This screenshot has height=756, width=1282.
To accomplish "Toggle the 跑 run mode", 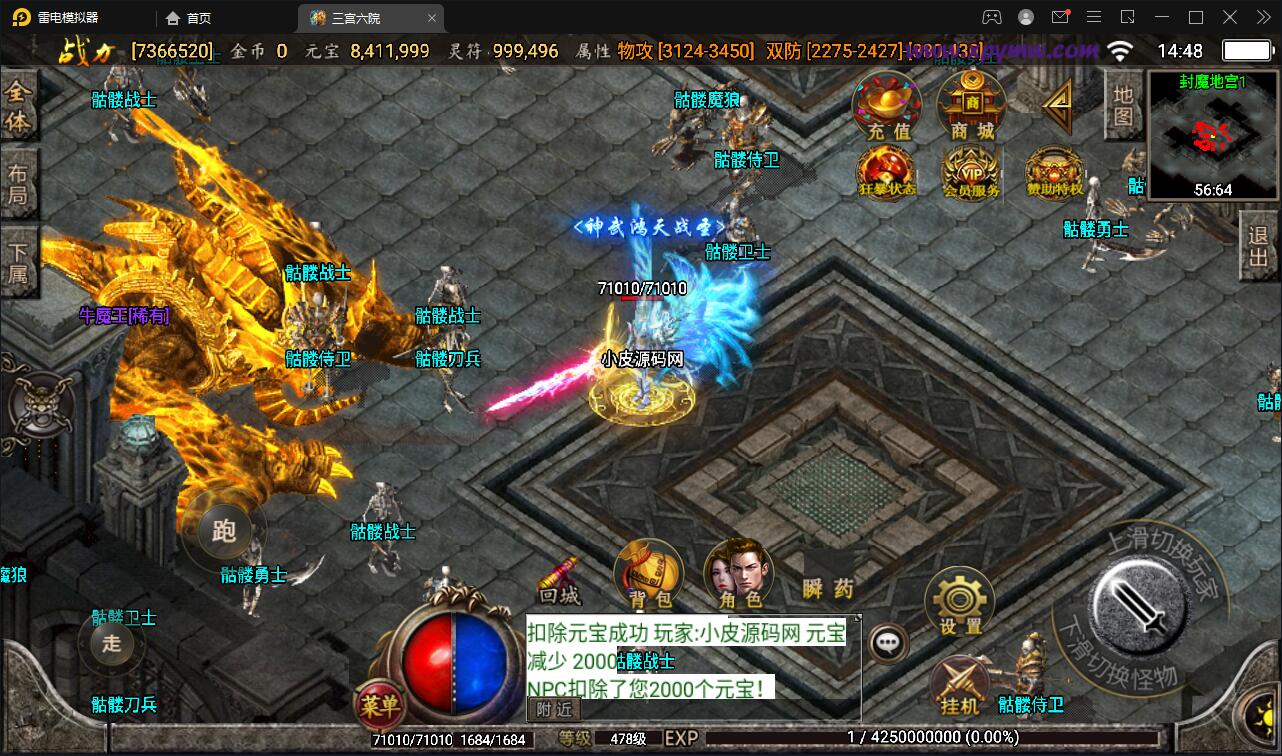I will (224, 531).
